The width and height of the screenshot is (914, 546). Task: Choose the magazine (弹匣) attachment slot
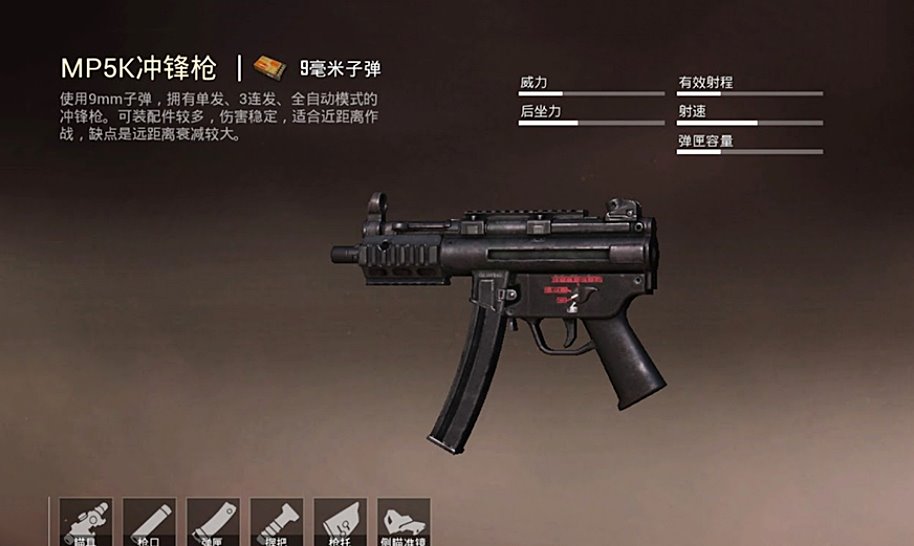pyautogui.click(x=213, y=522)
